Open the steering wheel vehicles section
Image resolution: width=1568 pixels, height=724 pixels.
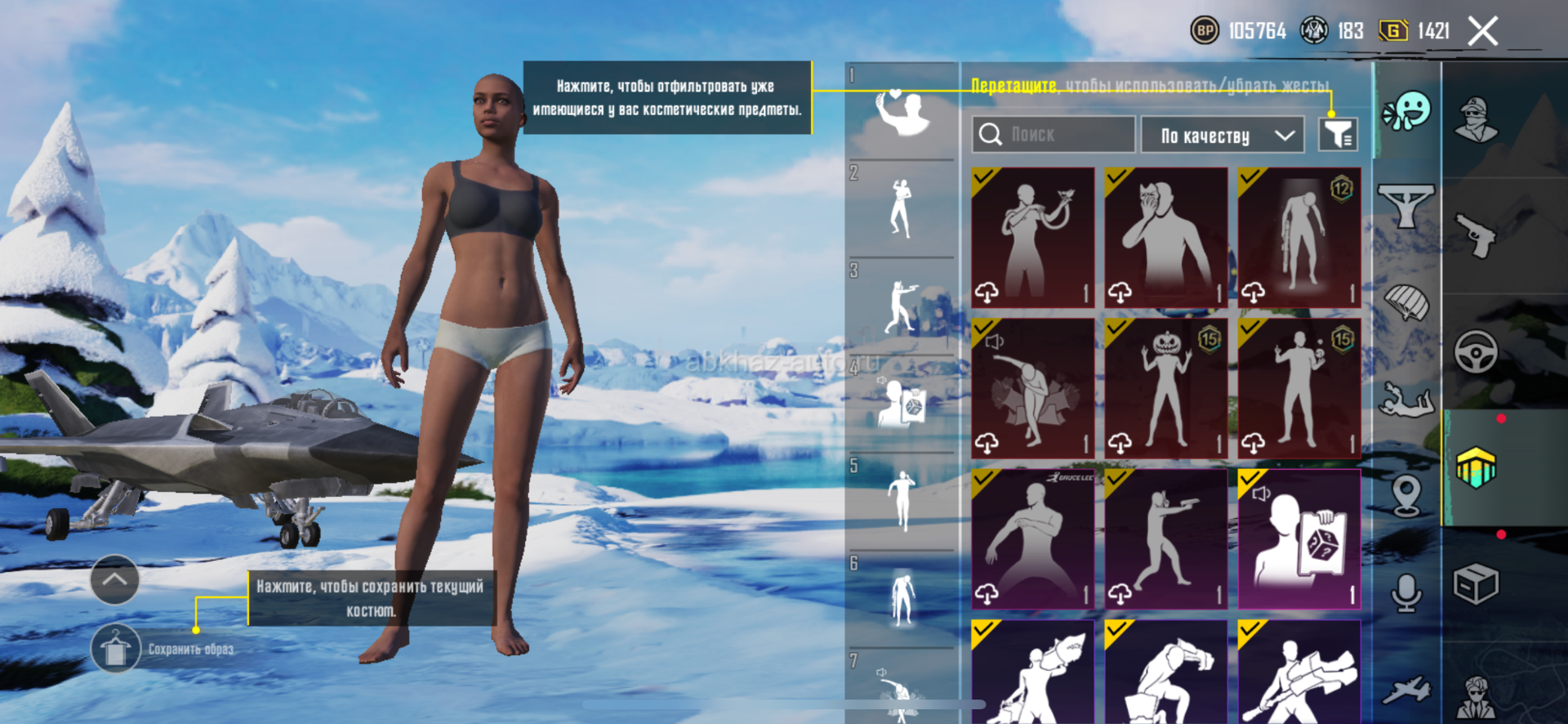1476,352
